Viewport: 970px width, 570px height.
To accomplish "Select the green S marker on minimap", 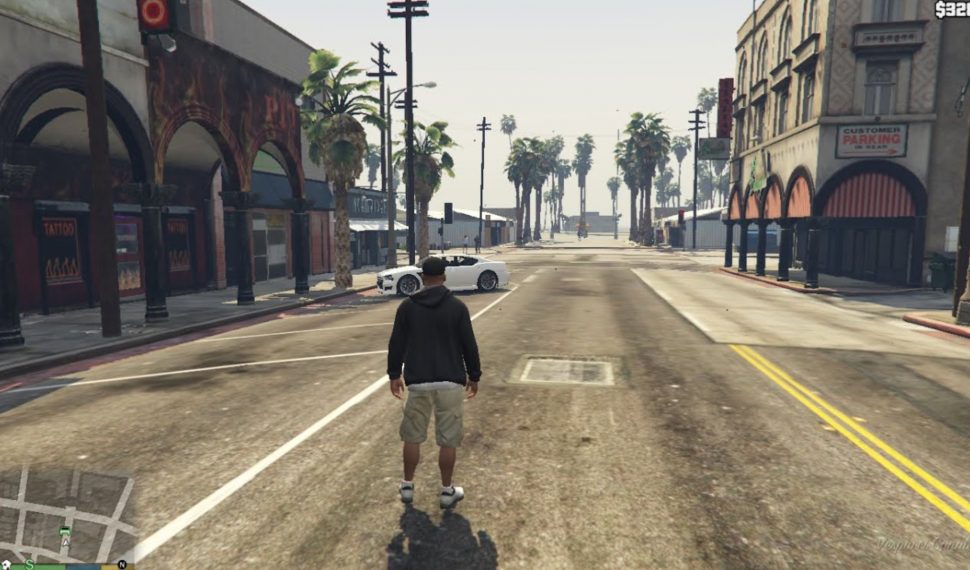I will (29, 565).
